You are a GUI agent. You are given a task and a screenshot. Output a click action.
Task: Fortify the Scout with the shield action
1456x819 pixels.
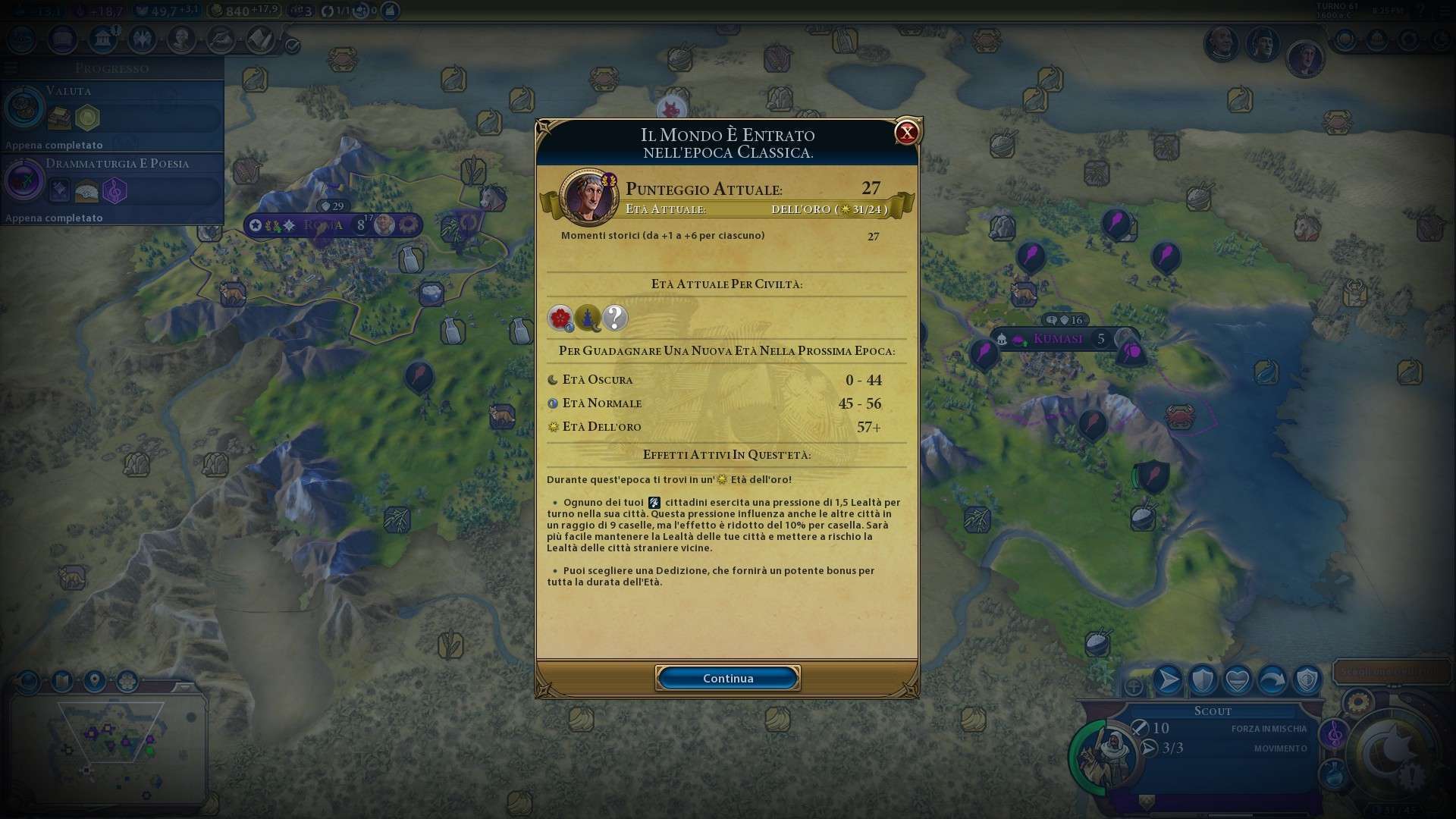(1203, 680)
